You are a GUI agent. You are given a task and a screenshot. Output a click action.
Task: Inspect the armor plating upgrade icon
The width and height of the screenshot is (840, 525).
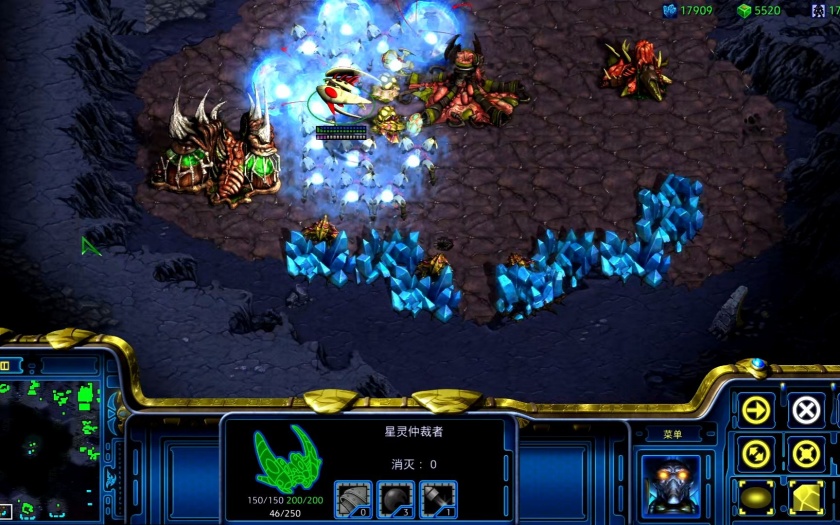[x=353, y=499]
